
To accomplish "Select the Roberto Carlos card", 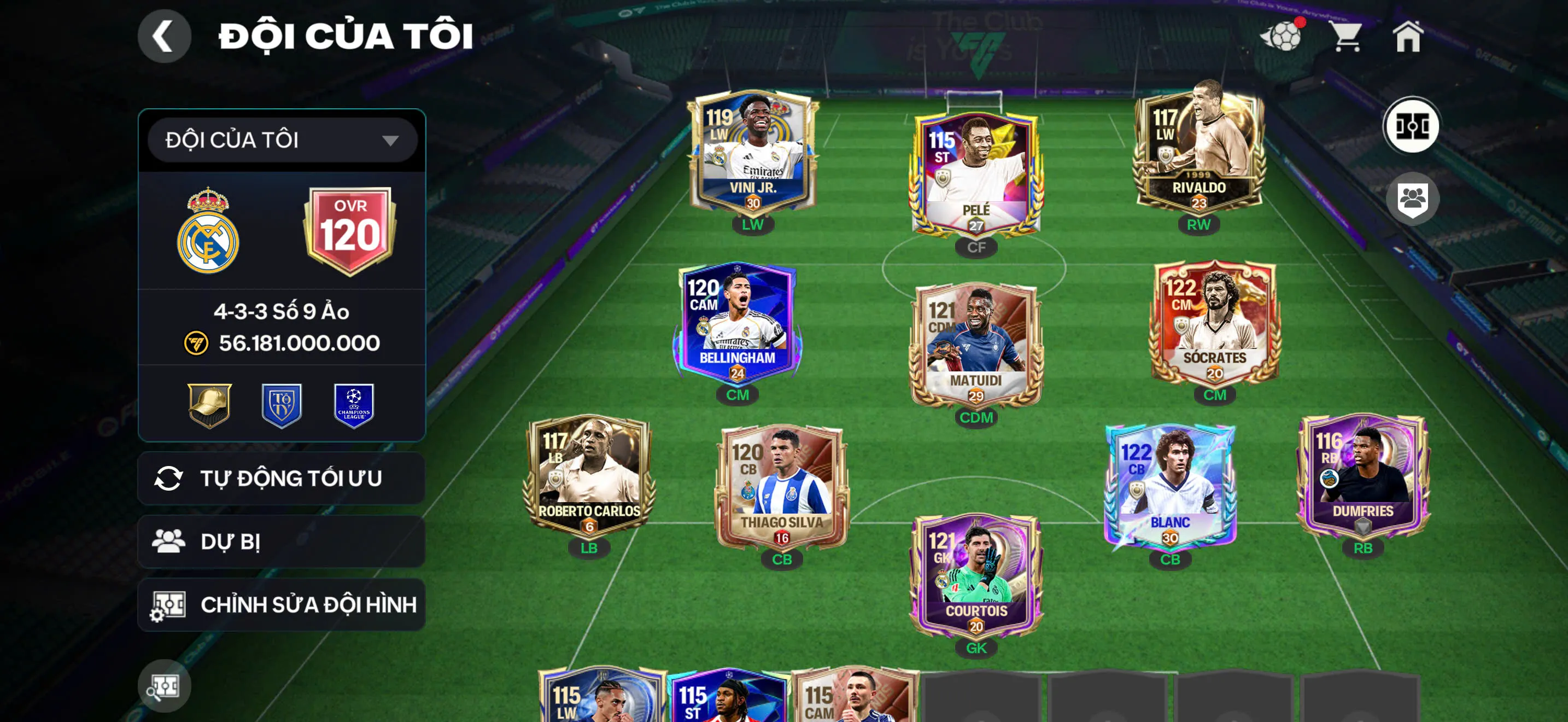I will point(589,475).
